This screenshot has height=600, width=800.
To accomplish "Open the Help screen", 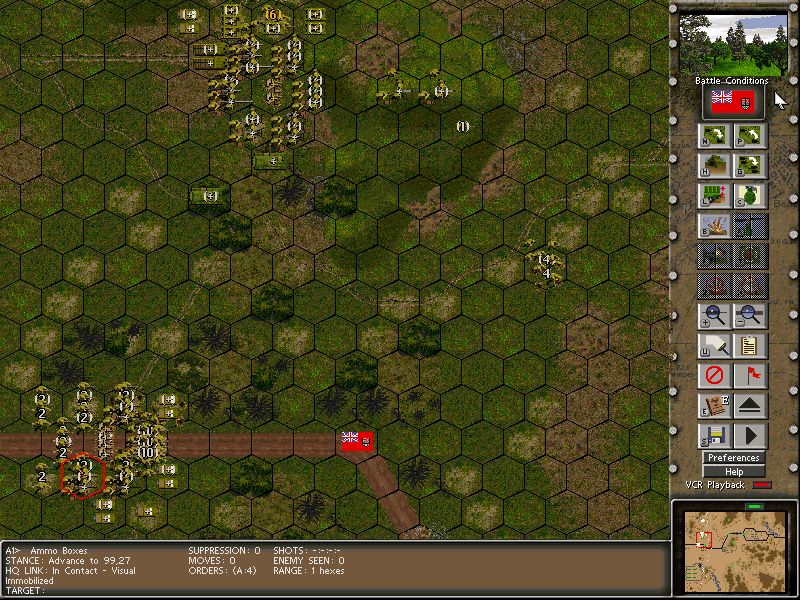I will coord(734,472).
